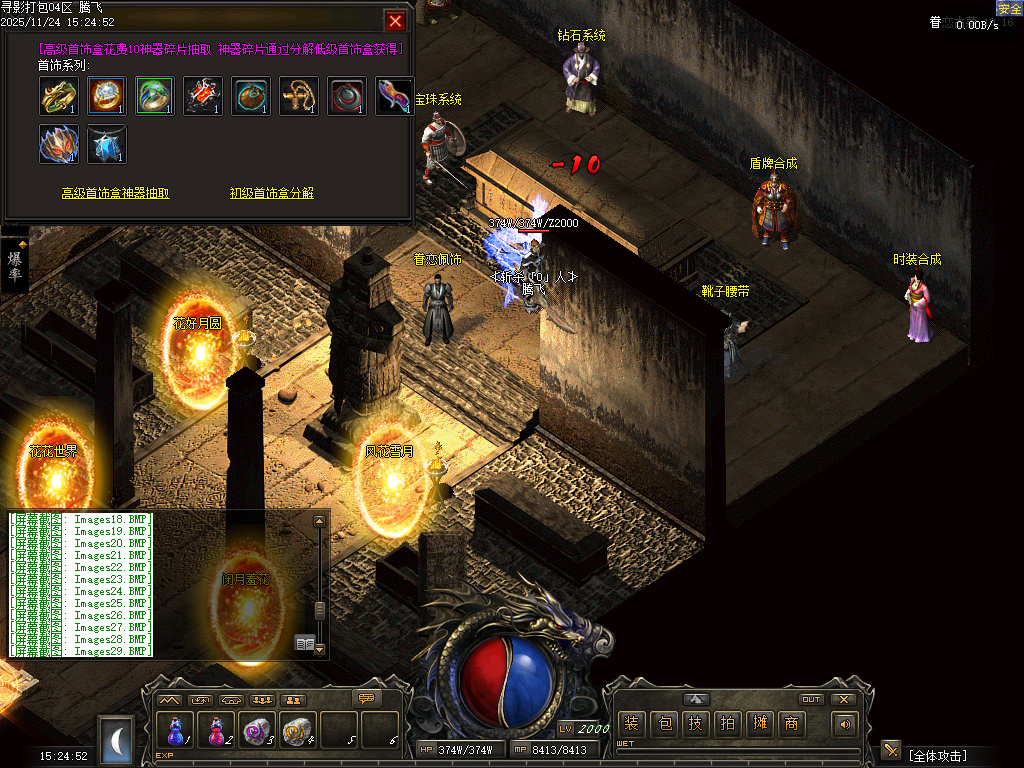Open the shop (商) button

[x=792, y=724]
